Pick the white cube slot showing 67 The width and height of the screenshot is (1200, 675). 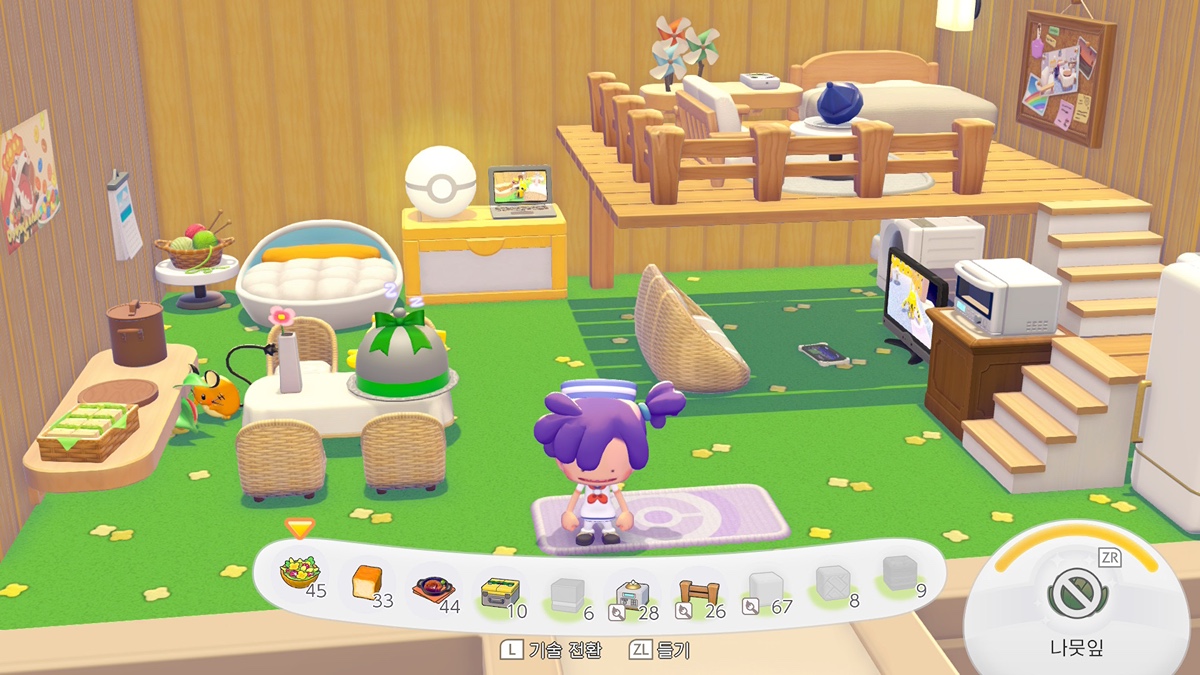765,589
